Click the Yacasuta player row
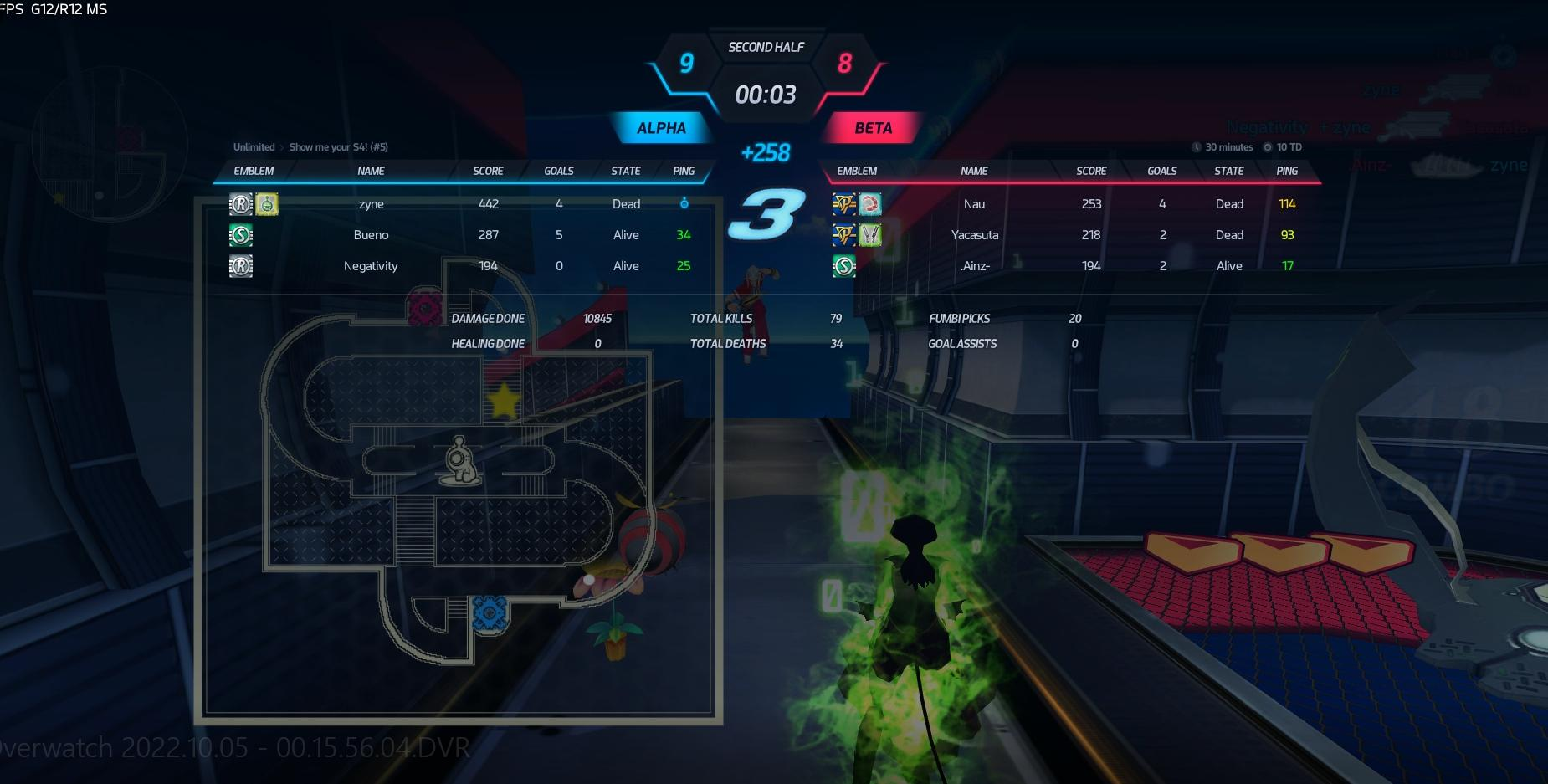 pyautogui.click(x=975, y=235)
